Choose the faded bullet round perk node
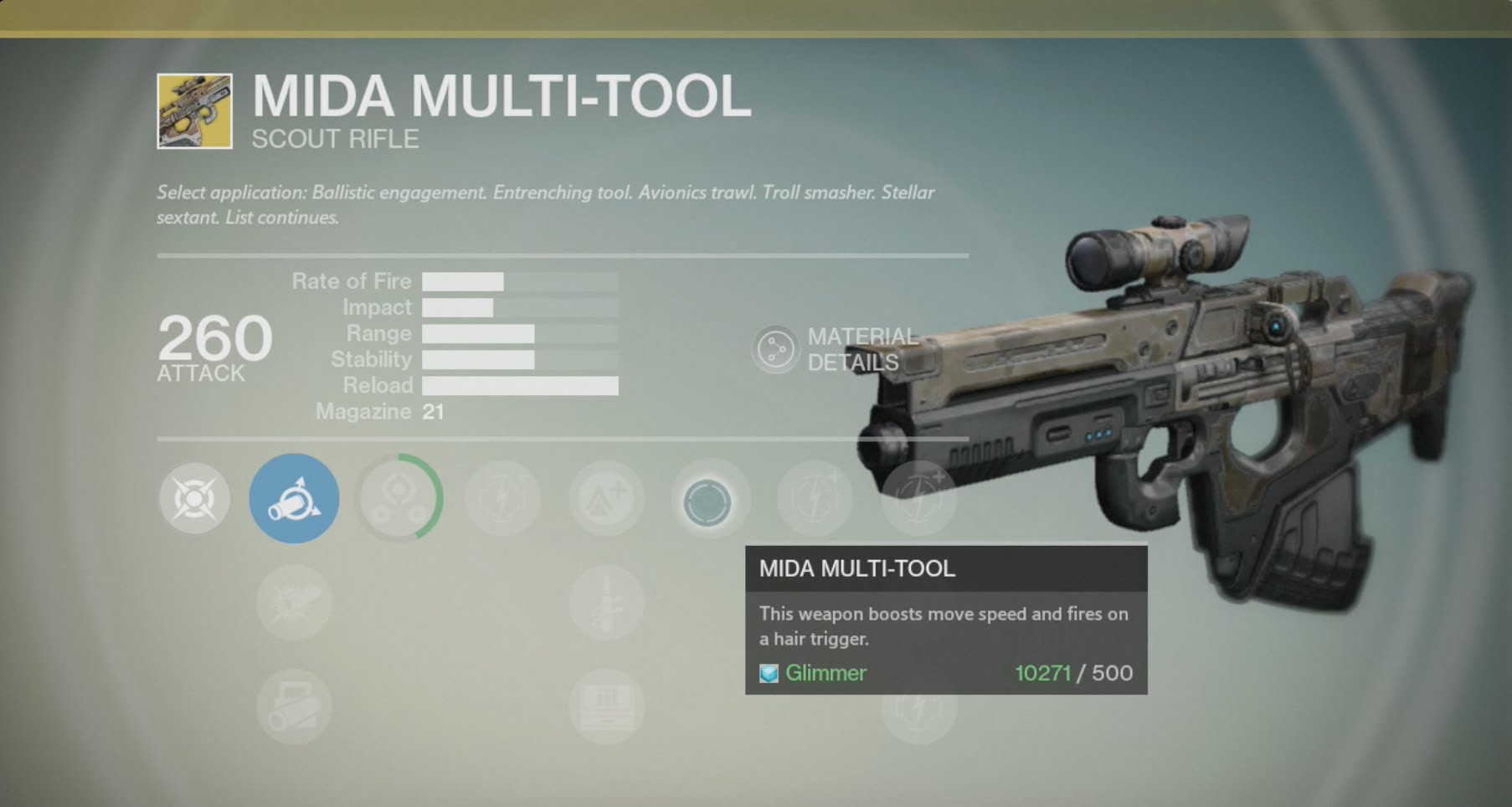 606,603
